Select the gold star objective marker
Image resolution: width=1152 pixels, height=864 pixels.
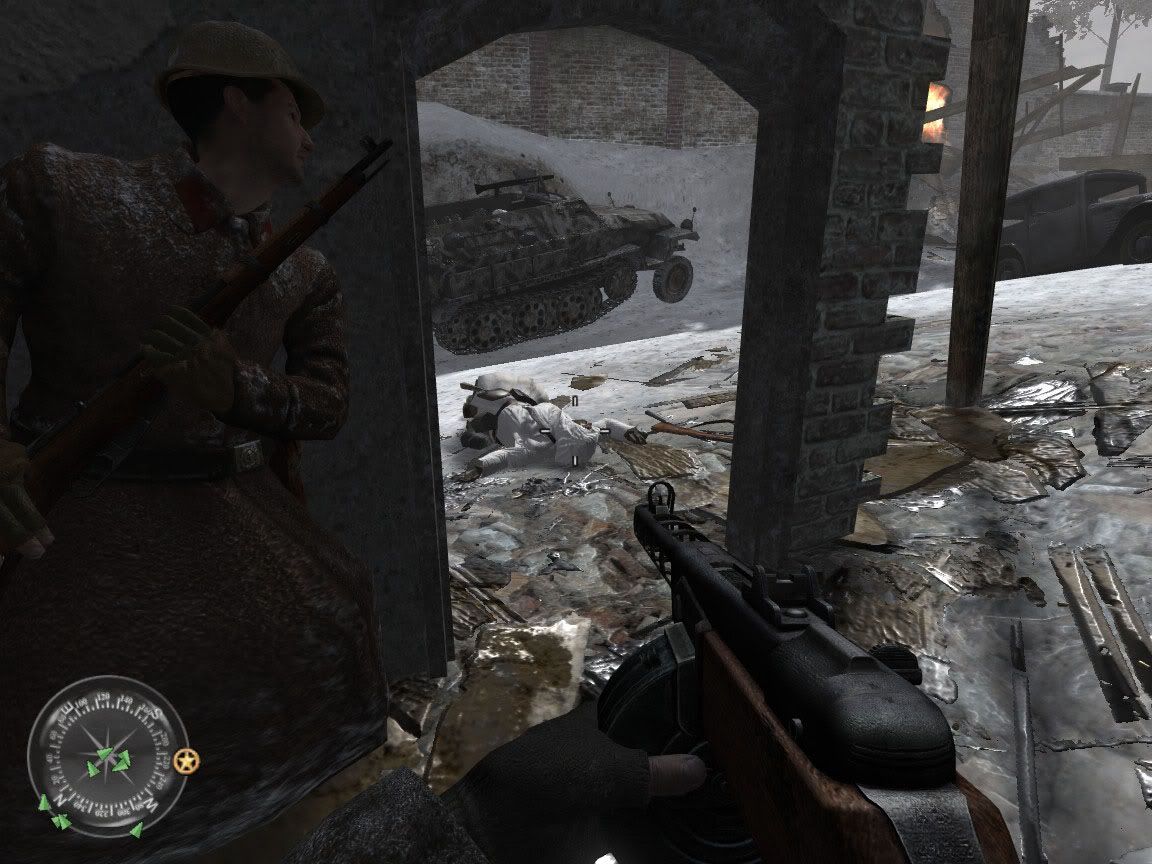coord(186,762)
